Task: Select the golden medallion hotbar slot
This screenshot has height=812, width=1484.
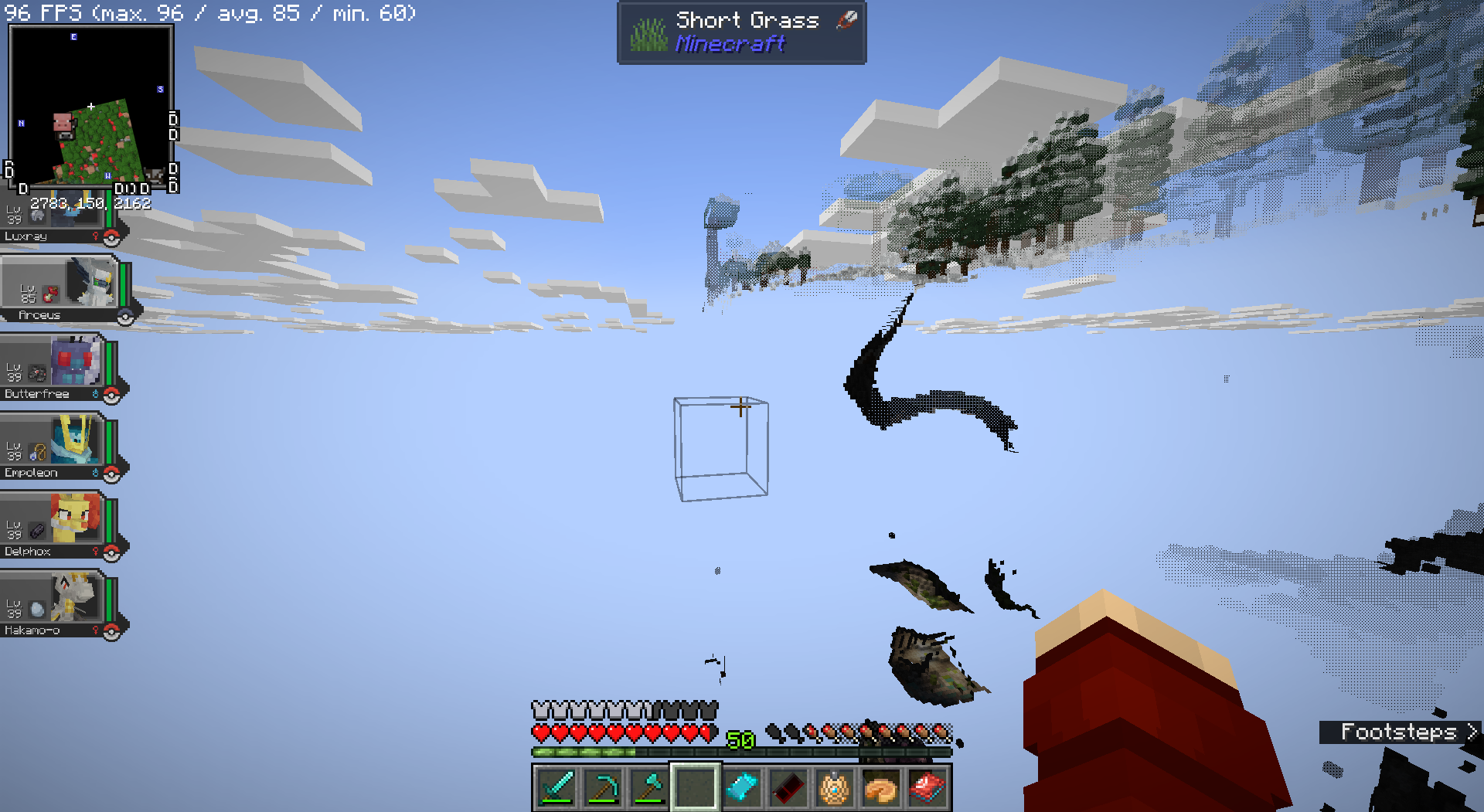Action: [x=835, y=788]
